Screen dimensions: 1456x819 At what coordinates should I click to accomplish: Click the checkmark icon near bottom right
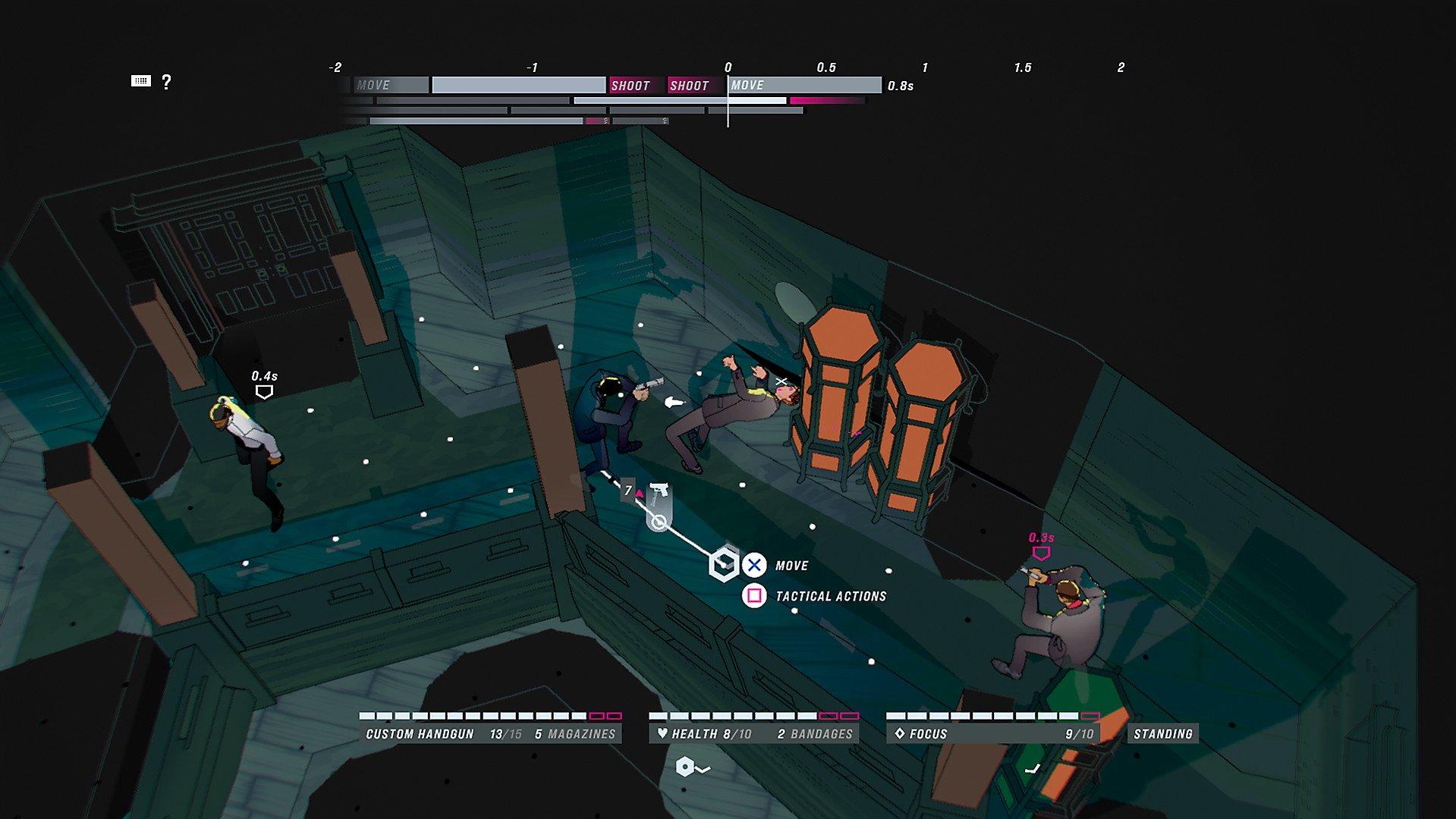pos(1033,768)
